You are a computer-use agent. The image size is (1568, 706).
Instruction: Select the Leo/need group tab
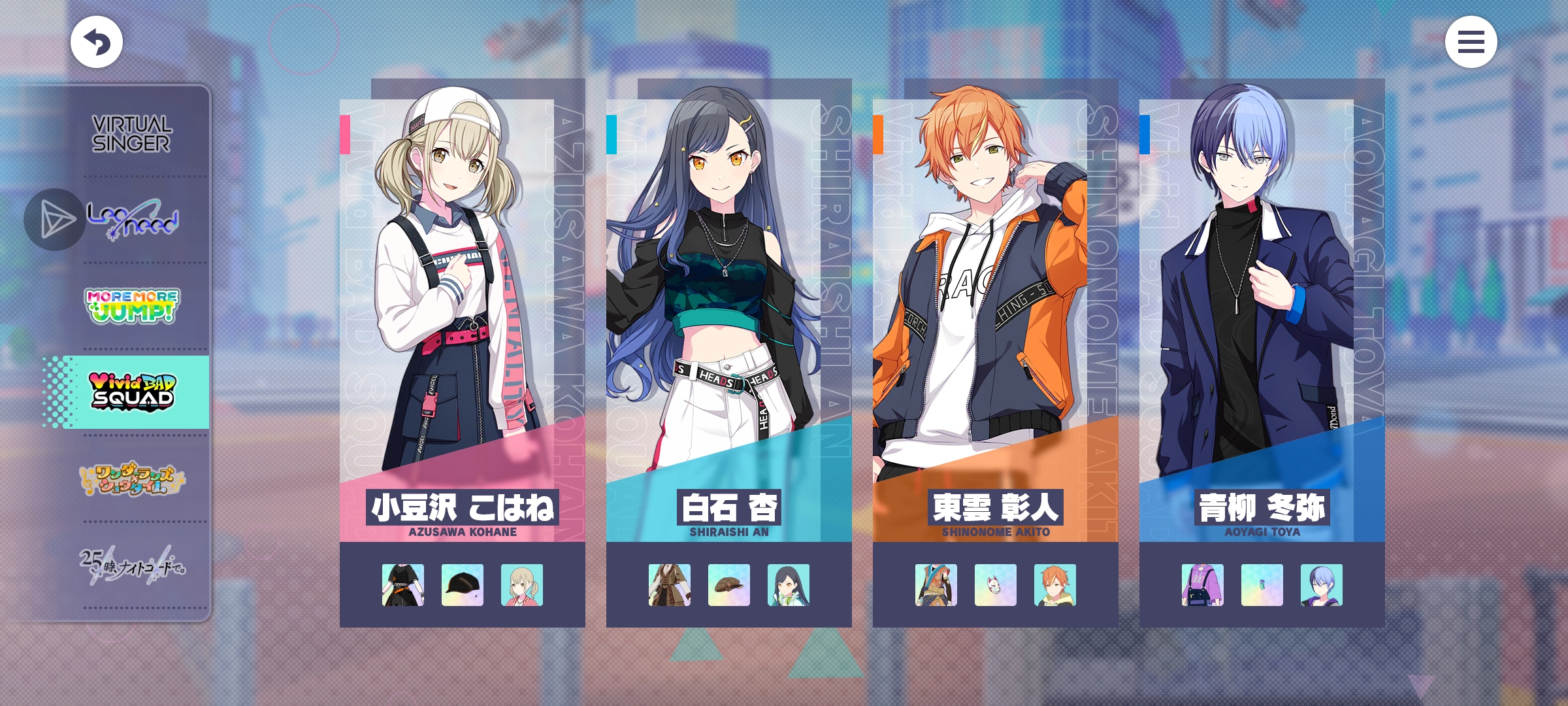[x=133, y=220]
